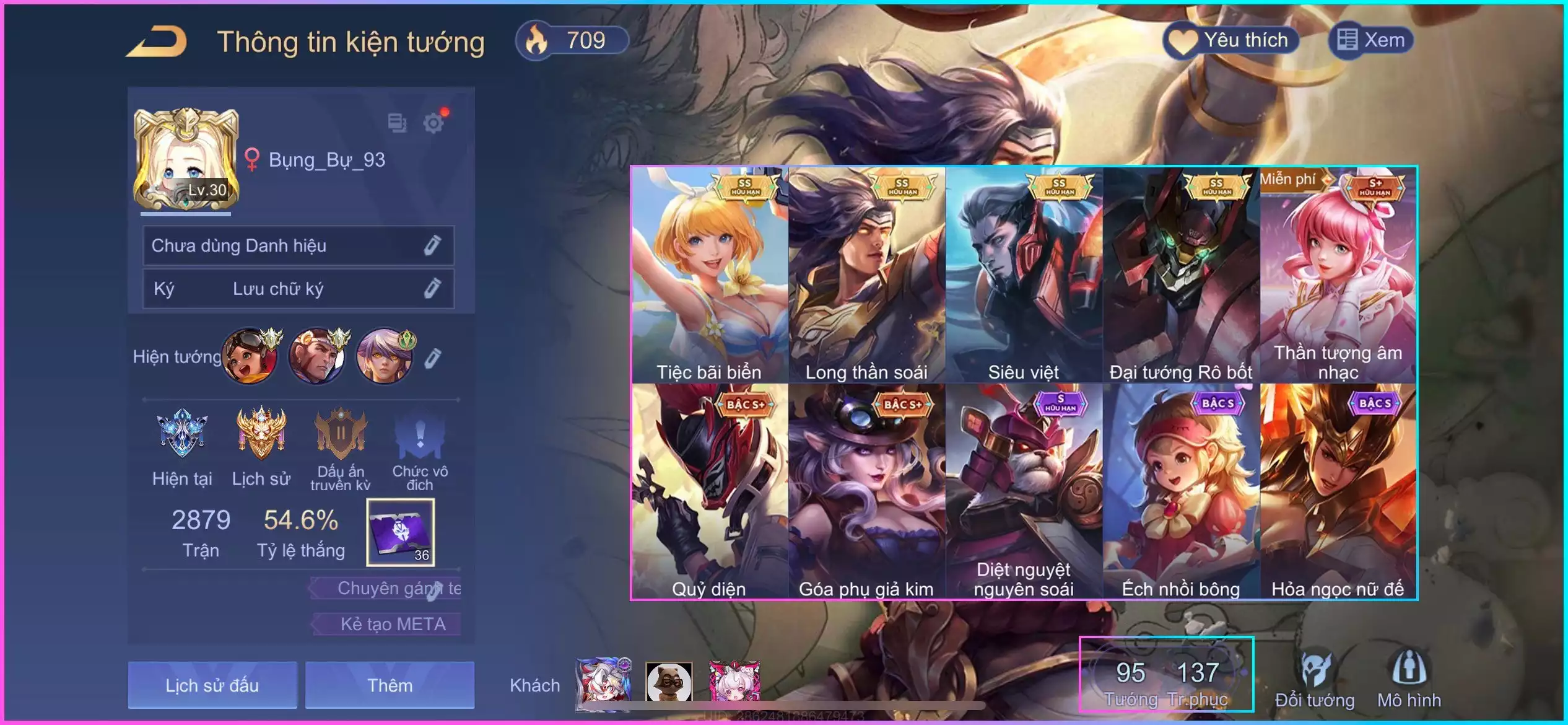Image resolution: width=1568 pixels, height=725 pixels.
Task: Open the Hiện tại current rank badge
Action: tap(182, 446)
